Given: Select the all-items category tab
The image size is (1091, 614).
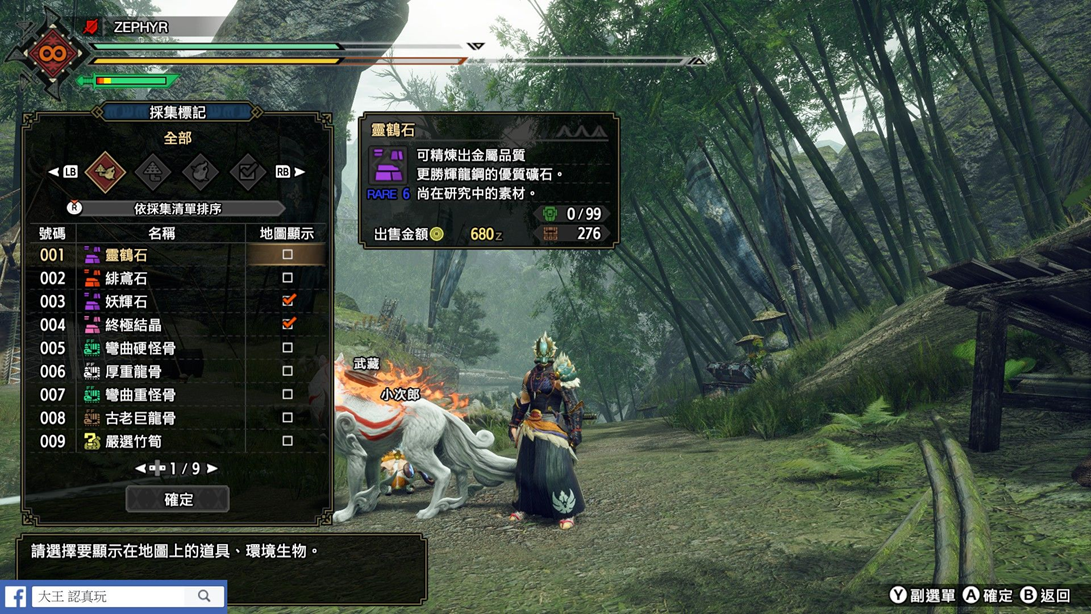Looking at the screenshot, I should [105, 172].
